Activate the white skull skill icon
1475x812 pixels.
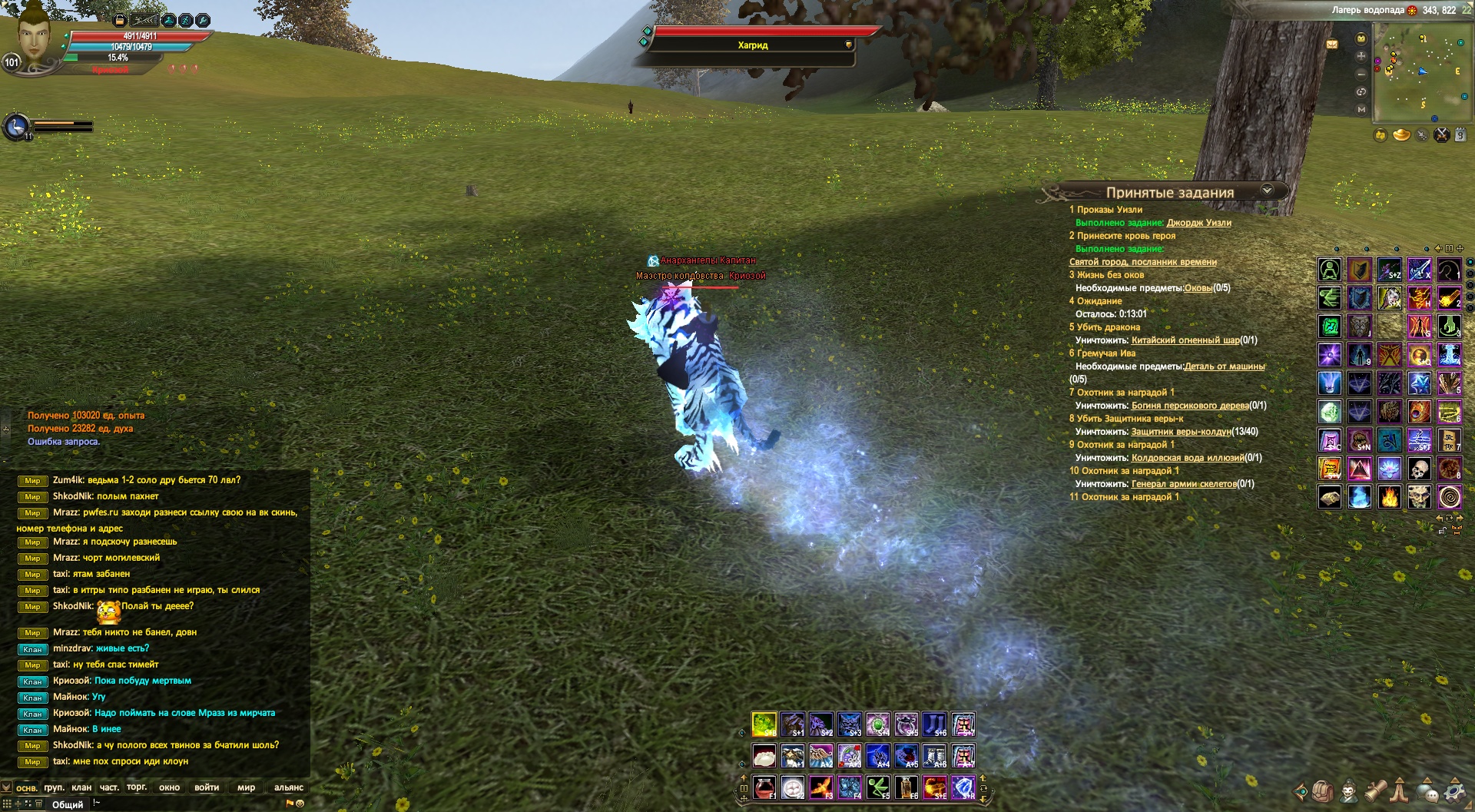(x=1419, y=469)
